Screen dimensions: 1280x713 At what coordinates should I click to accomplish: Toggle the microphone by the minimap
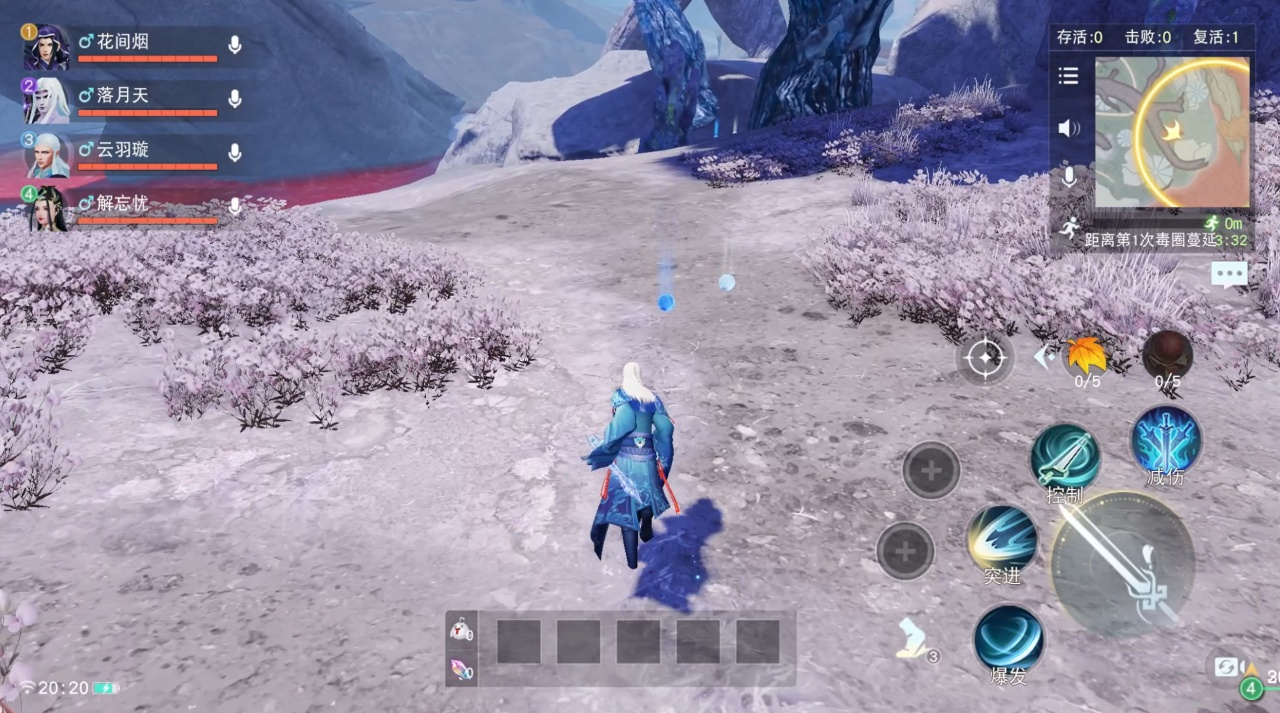pyautogui.click(x=1069, y=178)
